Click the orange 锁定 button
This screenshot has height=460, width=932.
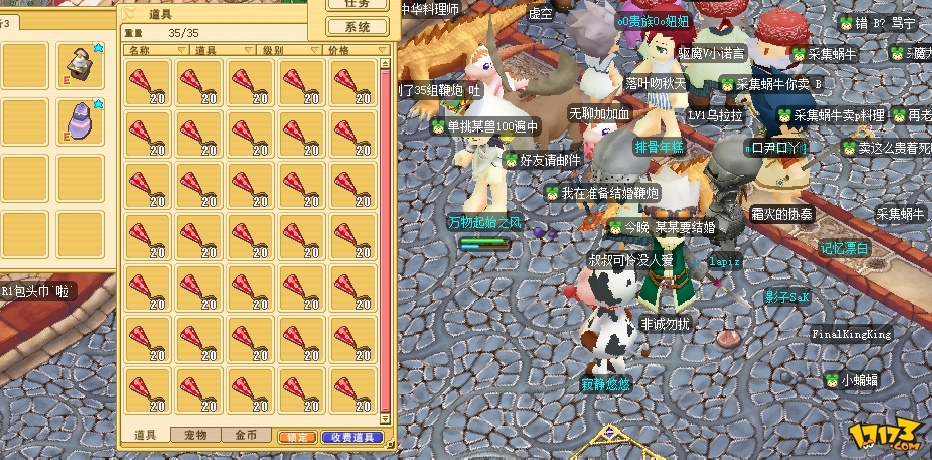tap(297, 437)
